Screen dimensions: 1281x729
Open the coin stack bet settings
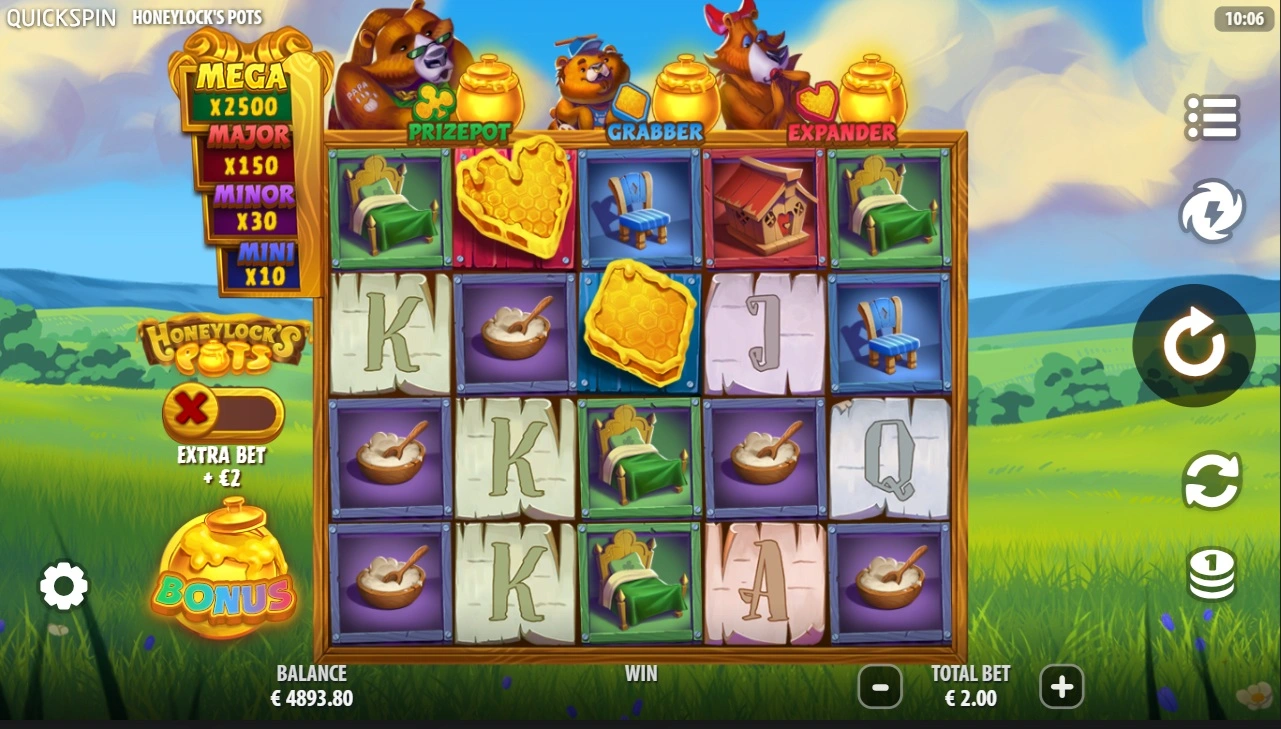click(x=1211, y=574)
